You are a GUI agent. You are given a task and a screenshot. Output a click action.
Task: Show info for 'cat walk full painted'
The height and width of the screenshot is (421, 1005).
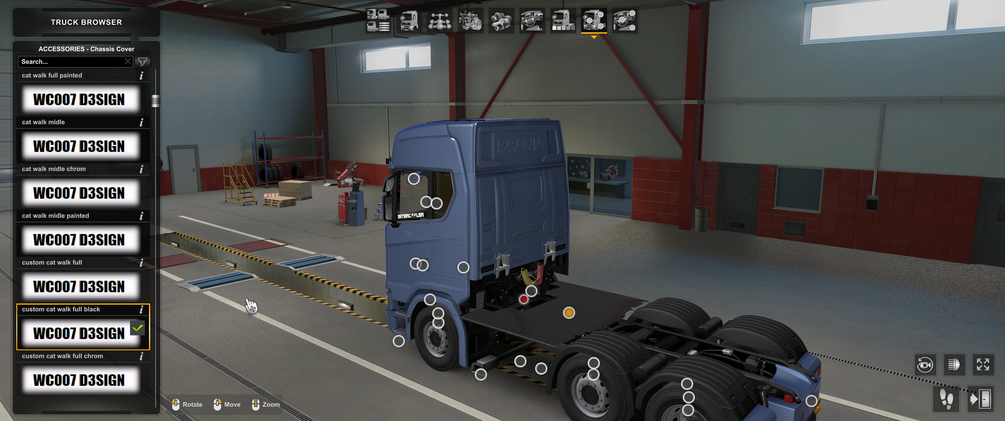[141, 76]
